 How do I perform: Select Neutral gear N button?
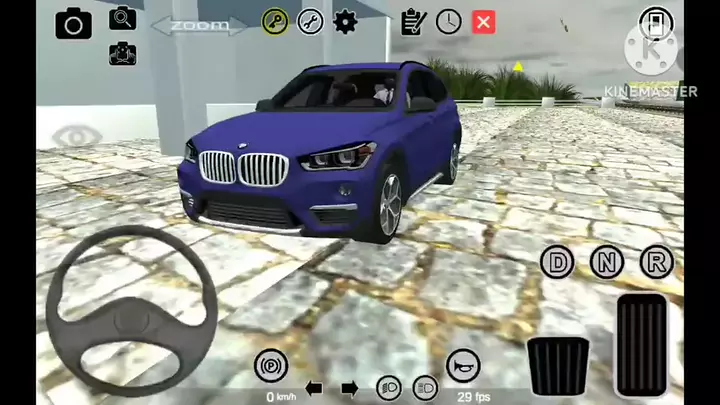(x=607, y=263)
